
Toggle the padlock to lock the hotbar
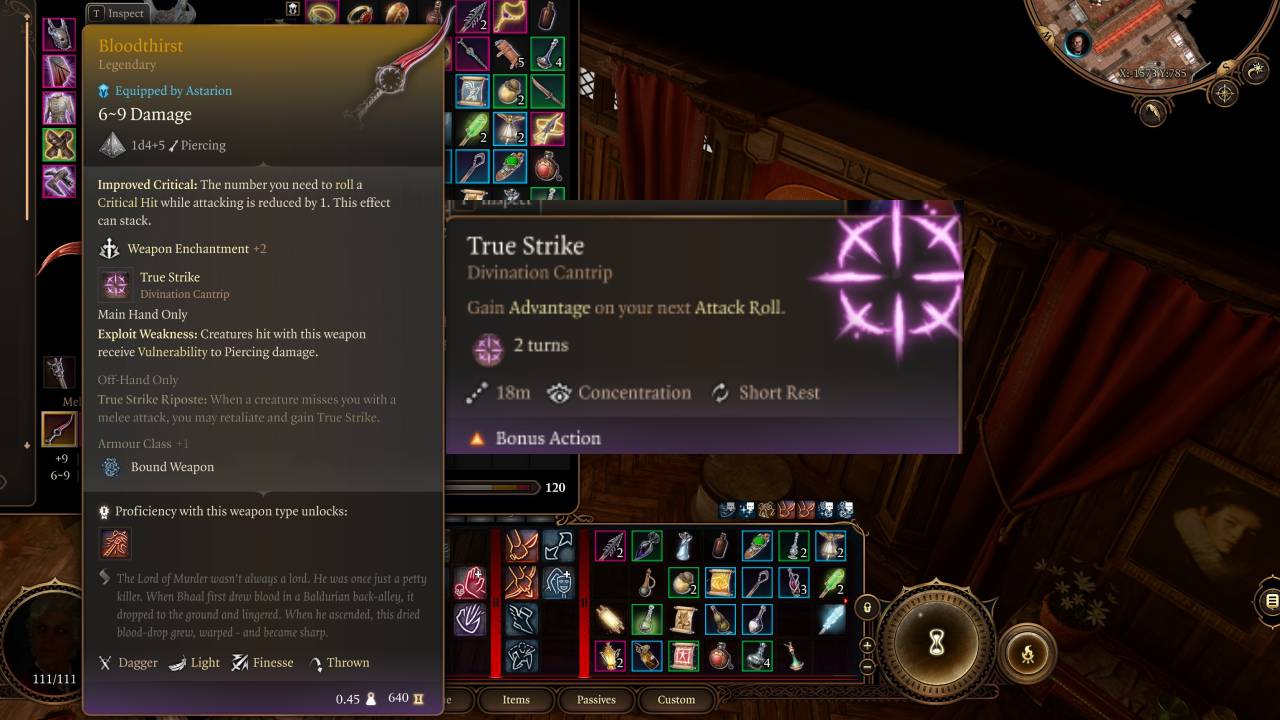(x=867, y=608)
